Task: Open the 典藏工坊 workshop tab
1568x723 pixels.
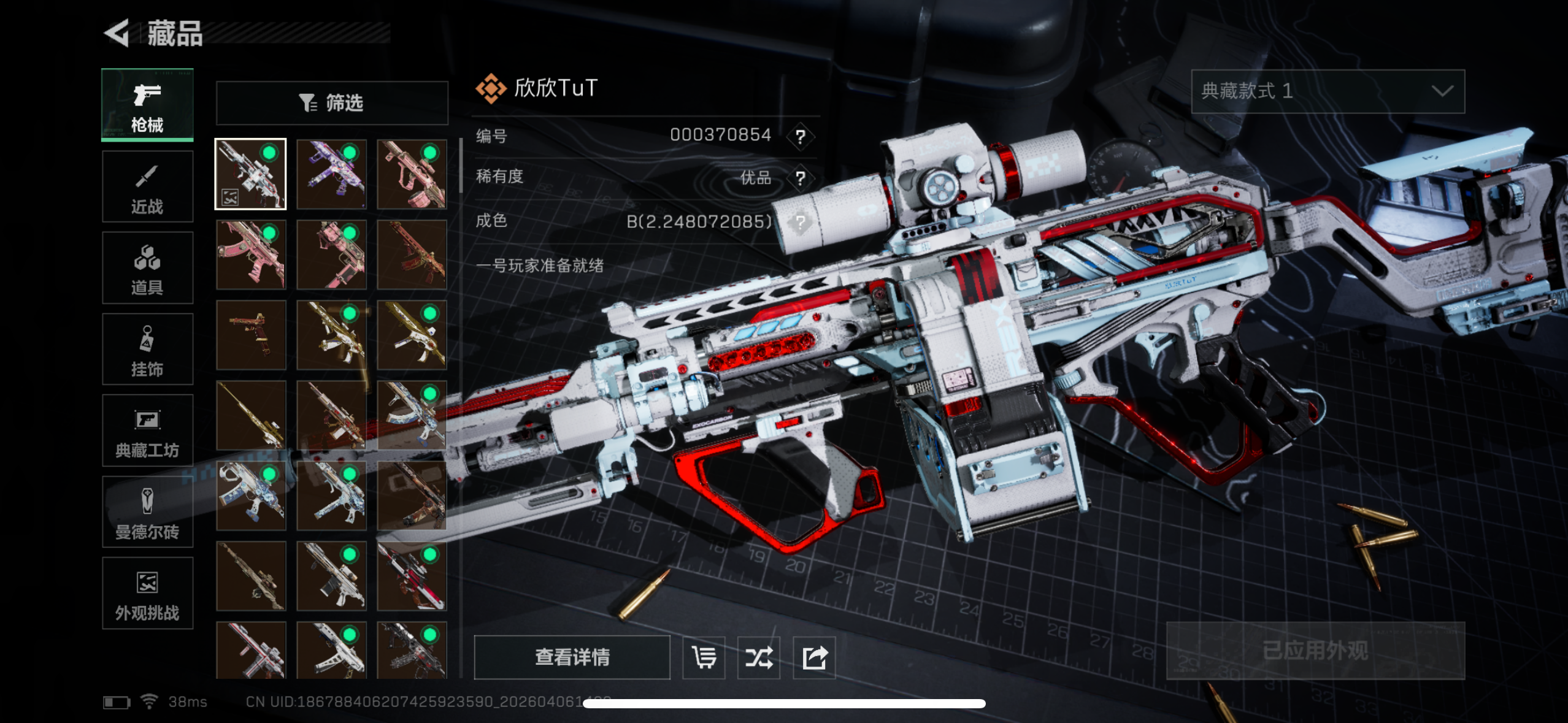Action: [147, 430]
